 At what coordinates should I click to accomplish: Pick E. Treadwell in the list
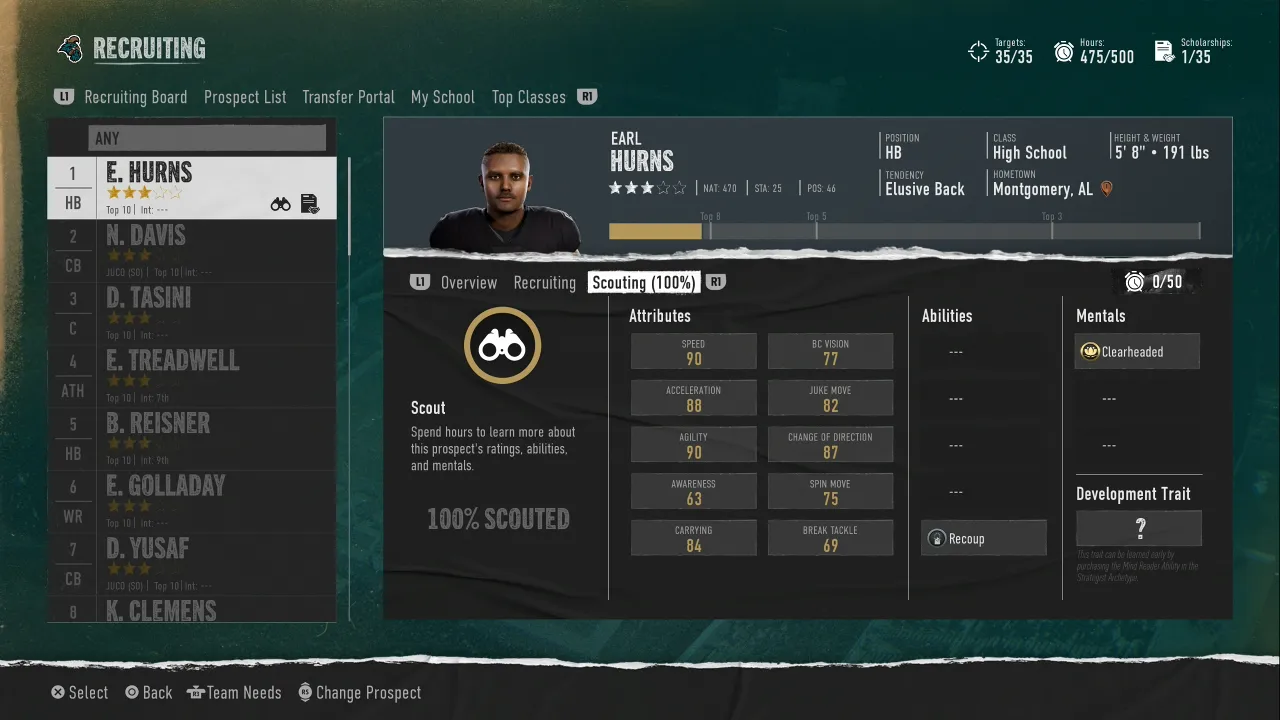point(192,375)
